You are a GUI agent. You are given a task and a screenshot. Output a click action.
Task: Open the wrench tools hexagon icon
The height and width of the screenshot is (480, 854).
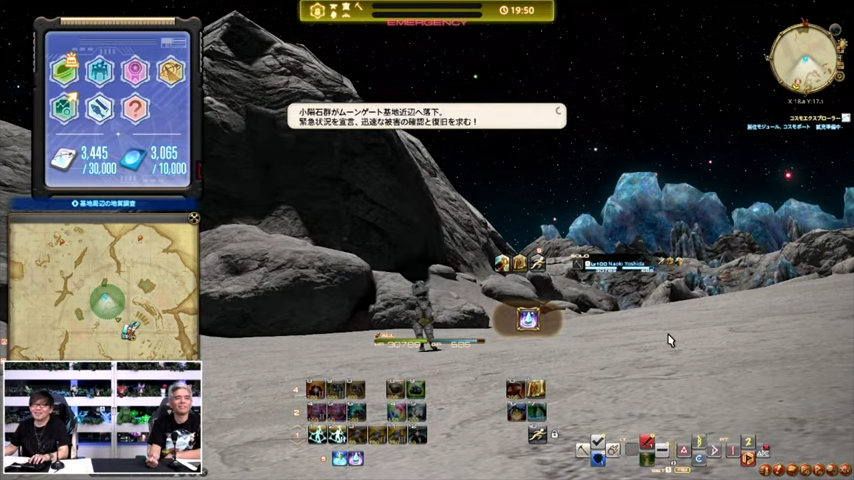[99, 107]
